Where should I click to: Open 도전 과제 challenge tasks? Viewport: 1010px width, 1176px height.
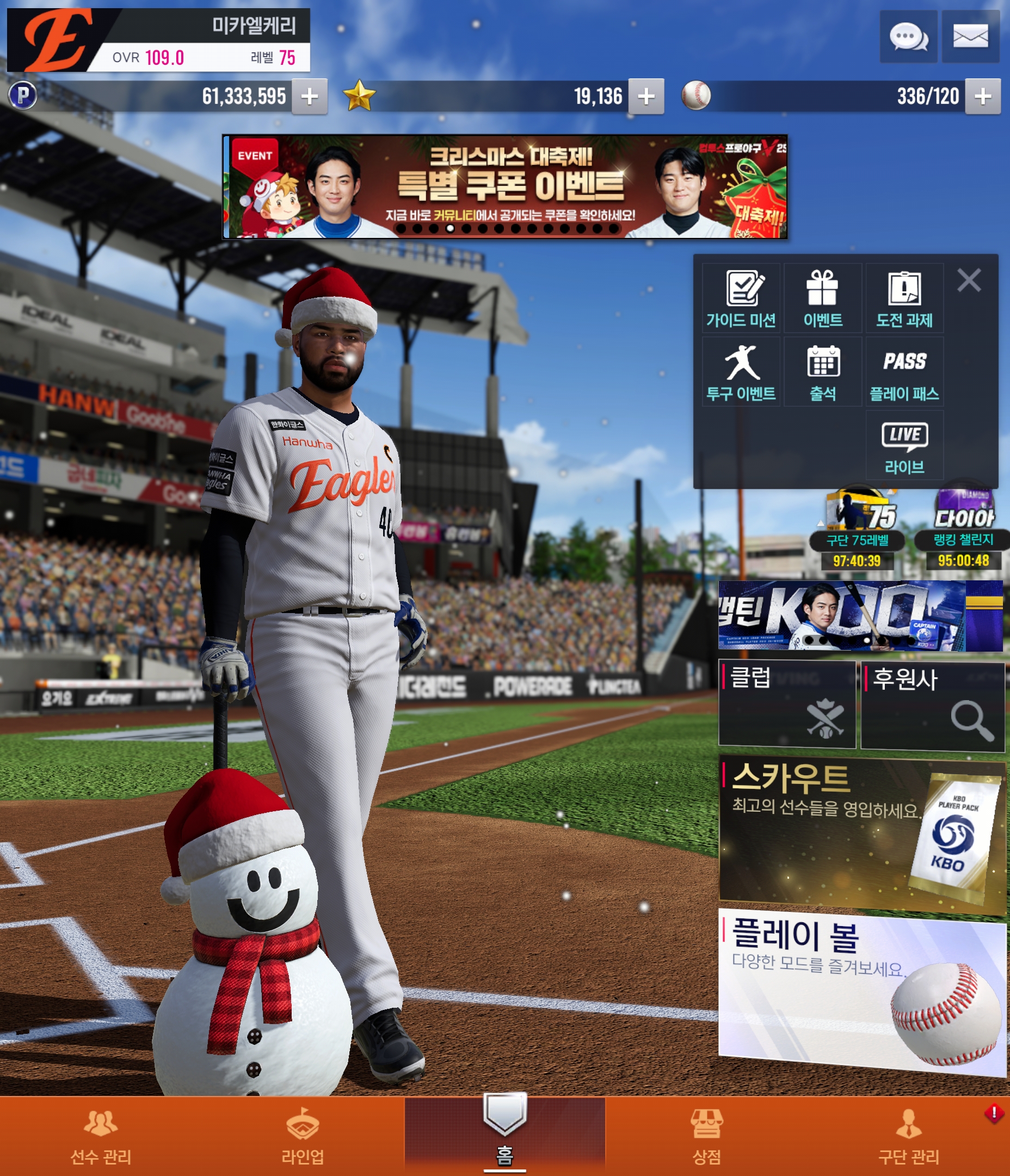[x=904, y=298]
